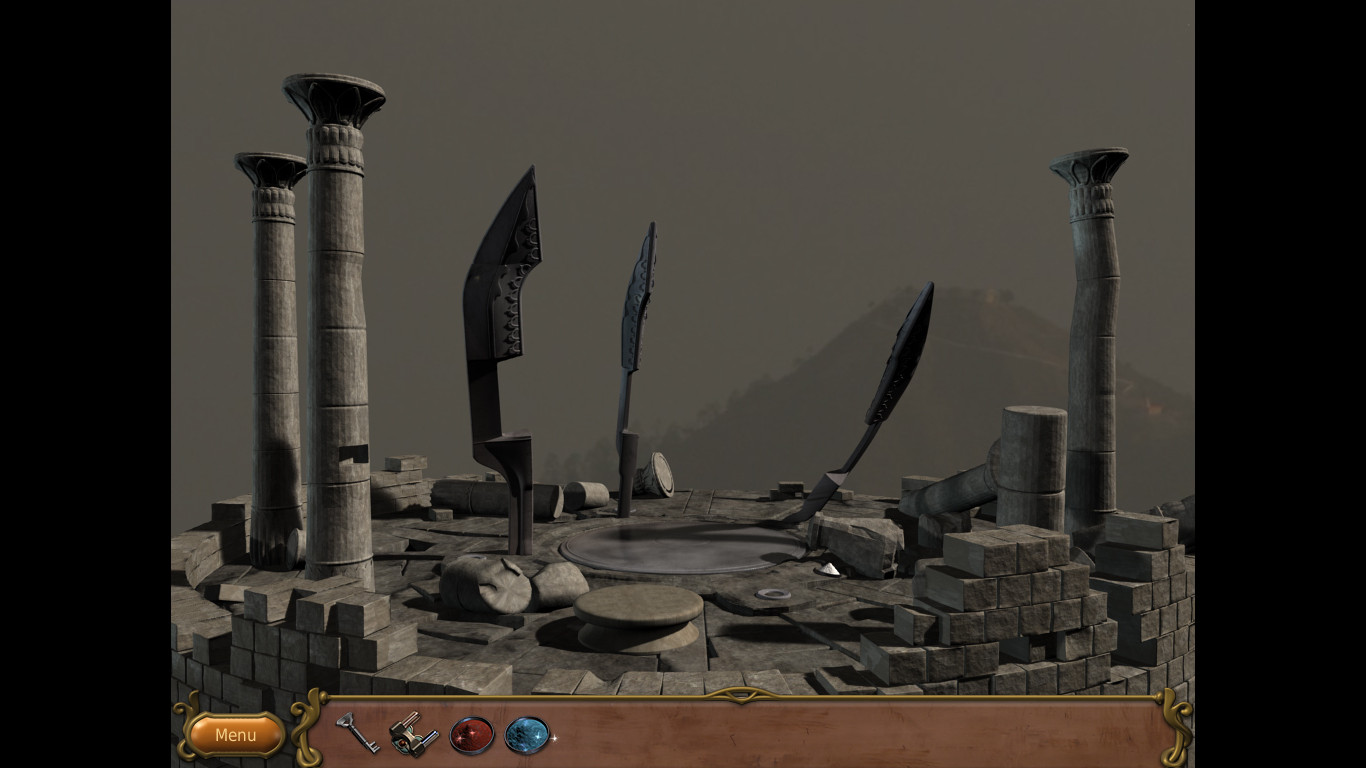Screen dimensions: 1366x768
Task: Select the metal key in inventory
Action: point(356,733)
